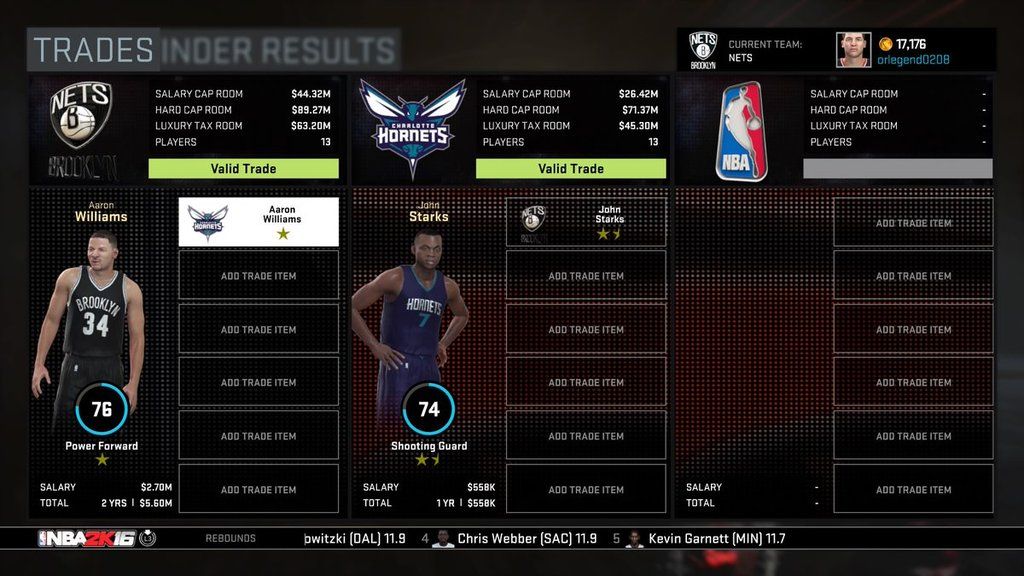
Task: Select John Starks trade item slot
Action: (586, 221)
